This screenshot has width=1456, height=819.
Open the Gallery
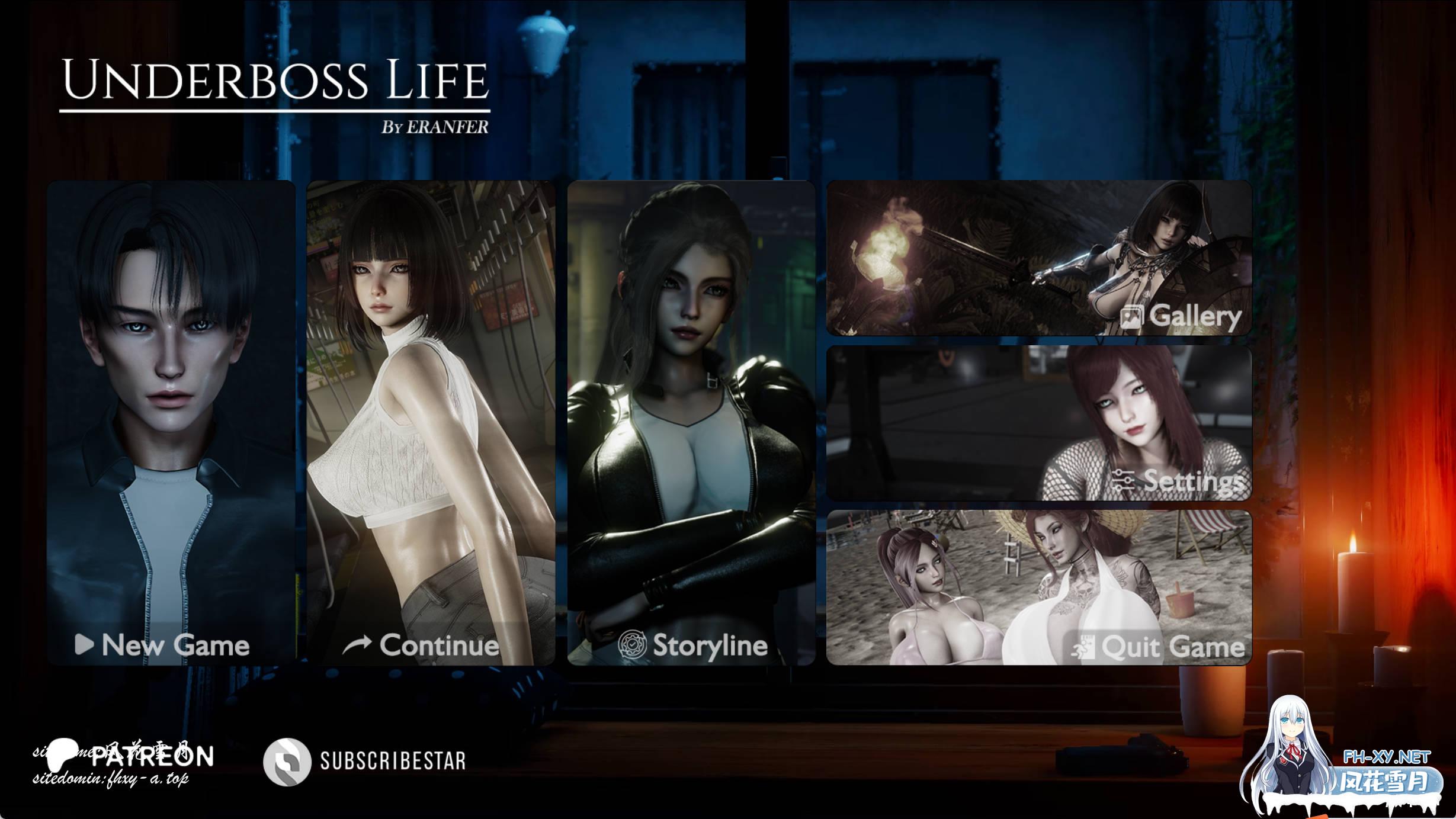(1039, 258)
